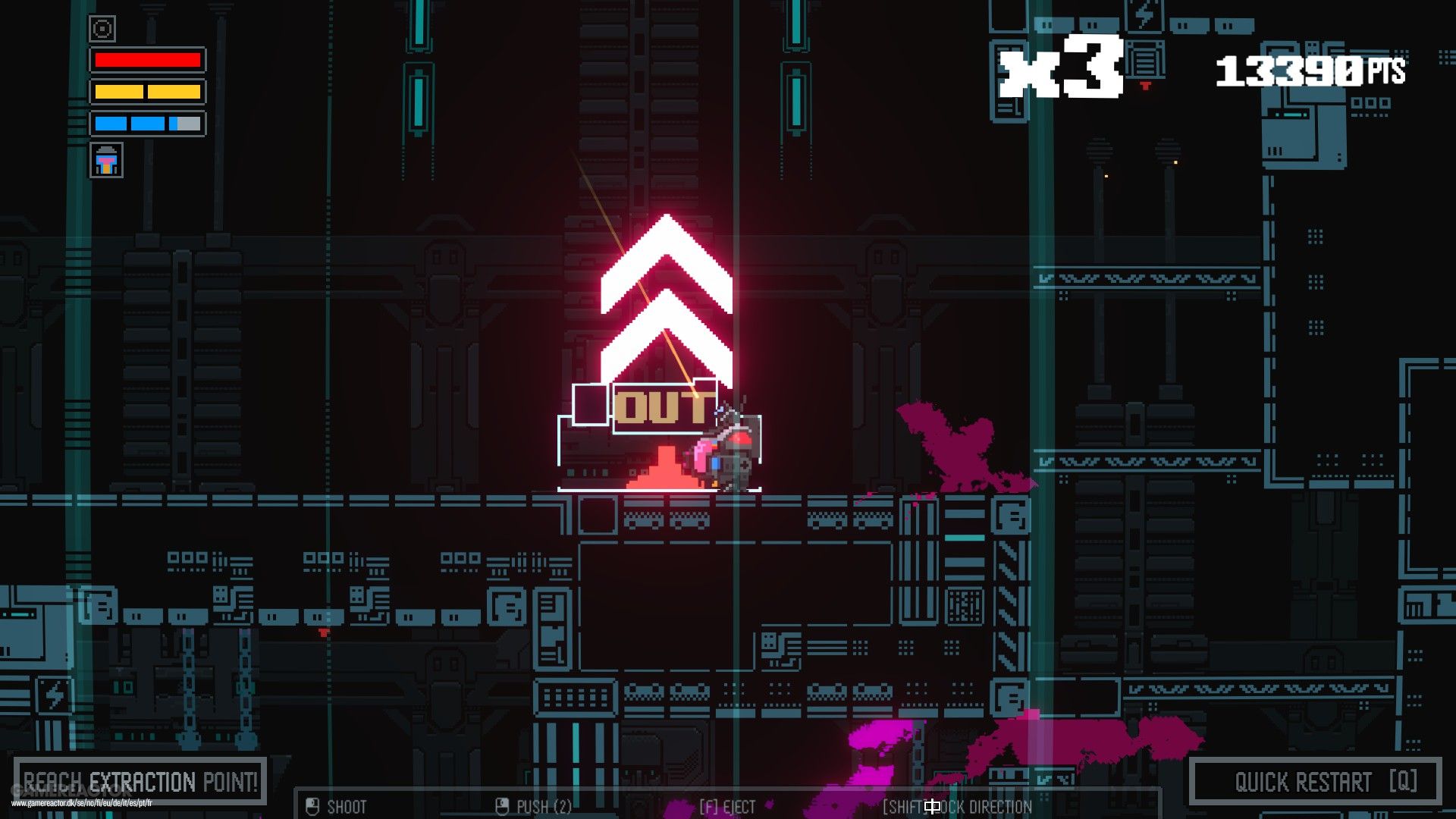The image size is (1456, 819).
Task: Click the mouse icon beside PUSH (2)
Action: [502, 807]
